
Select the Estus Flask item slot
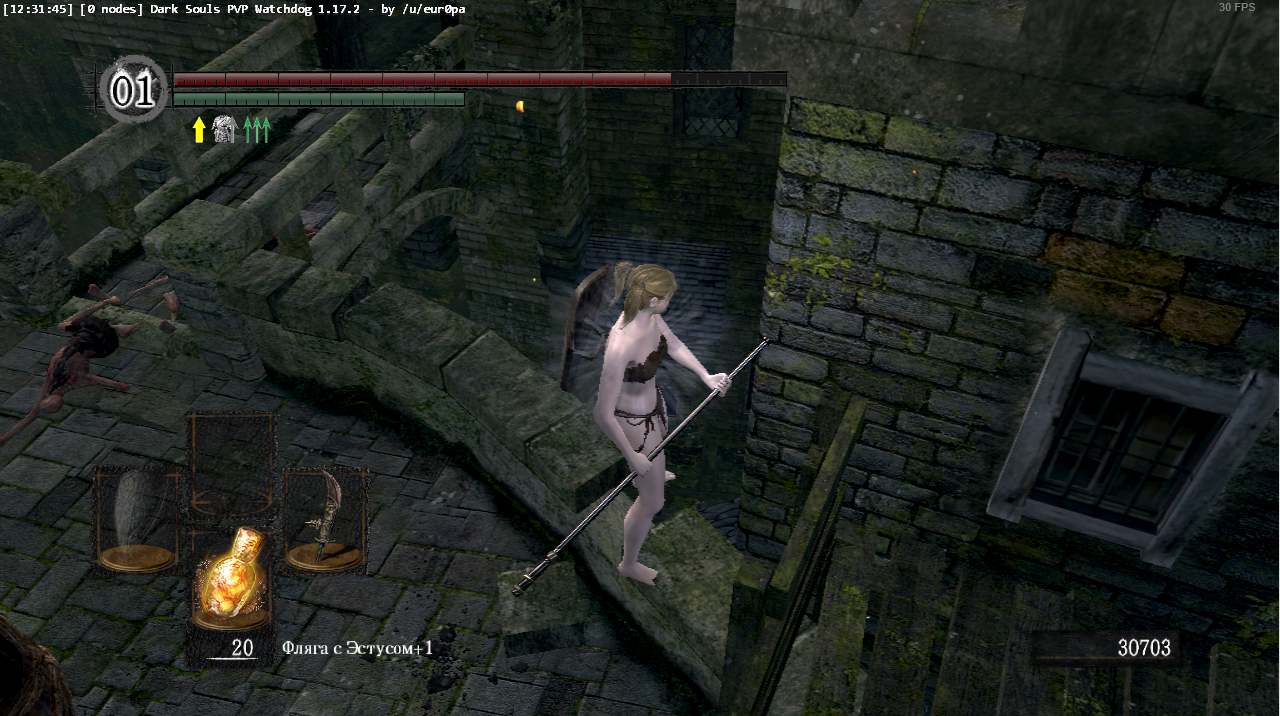click(232, 579)
